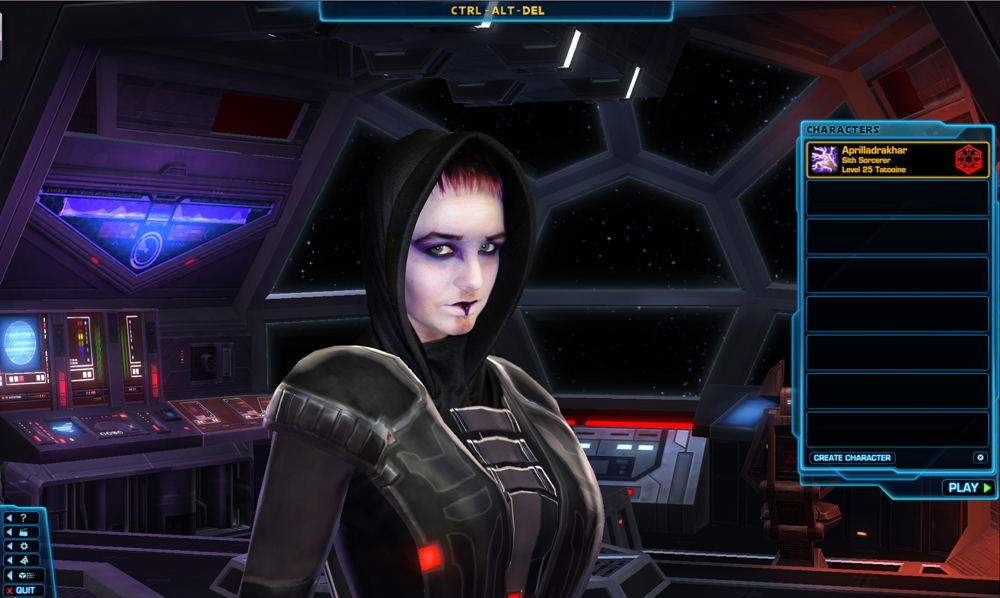1000x598 pixels.
Task: Click the triangular emblem menu button
Action: tap(22, 561)
